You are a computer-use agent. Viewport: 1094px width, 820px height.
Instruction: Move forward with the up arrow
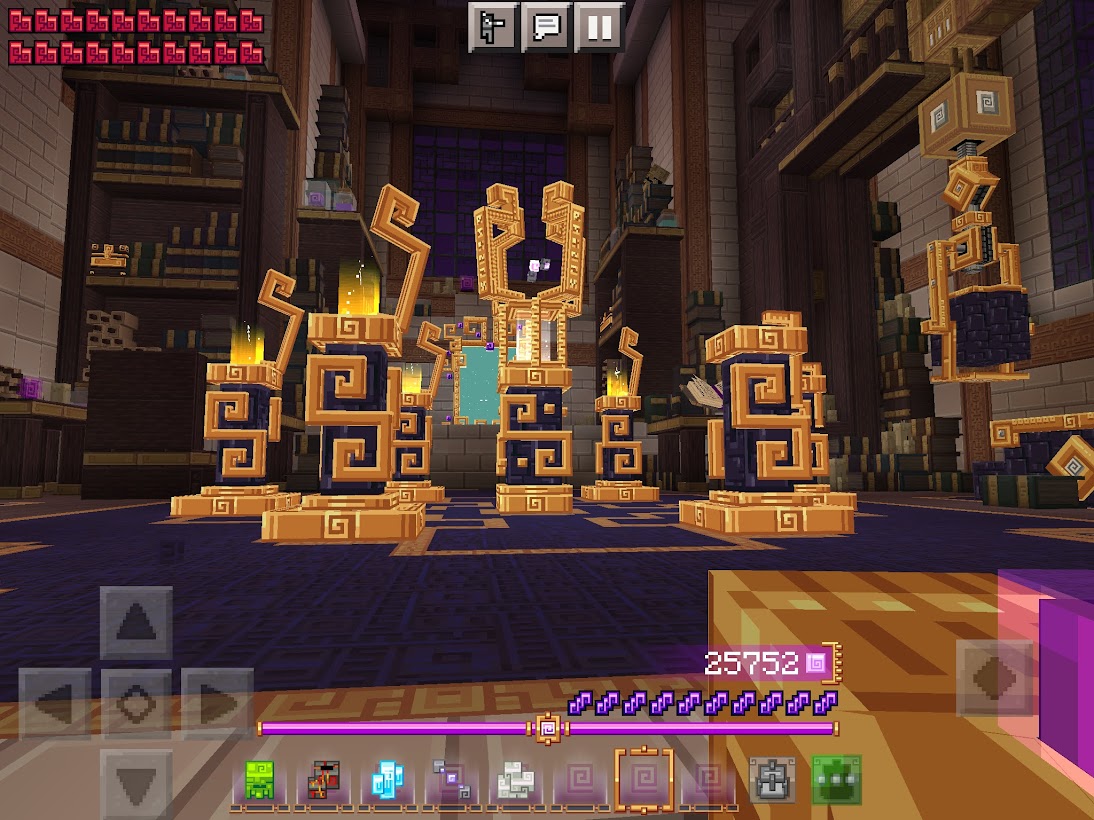(x=136, y=624)
